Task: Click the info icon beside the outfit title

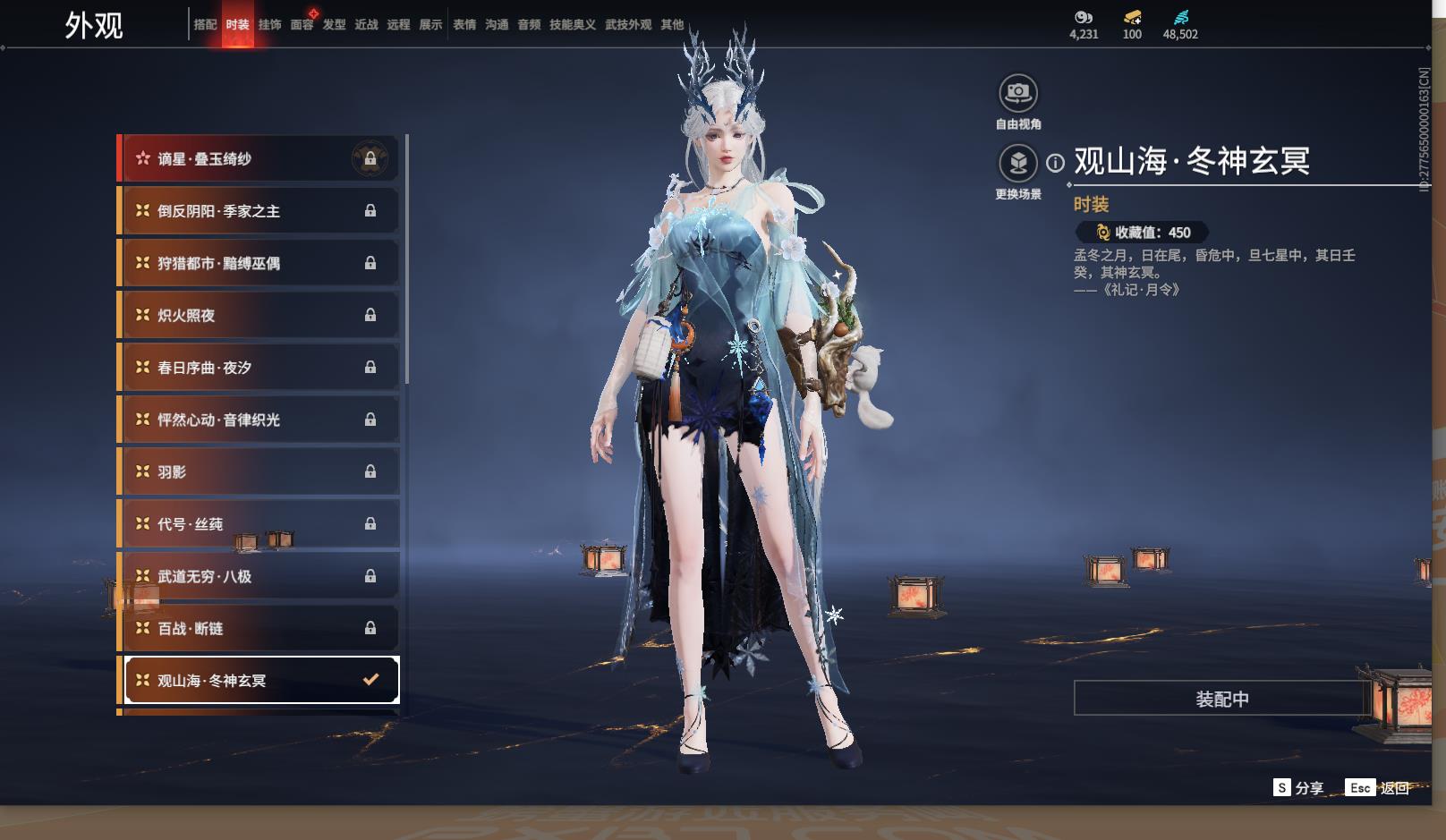Action: pyautogui.click(x=1056, y=163)
